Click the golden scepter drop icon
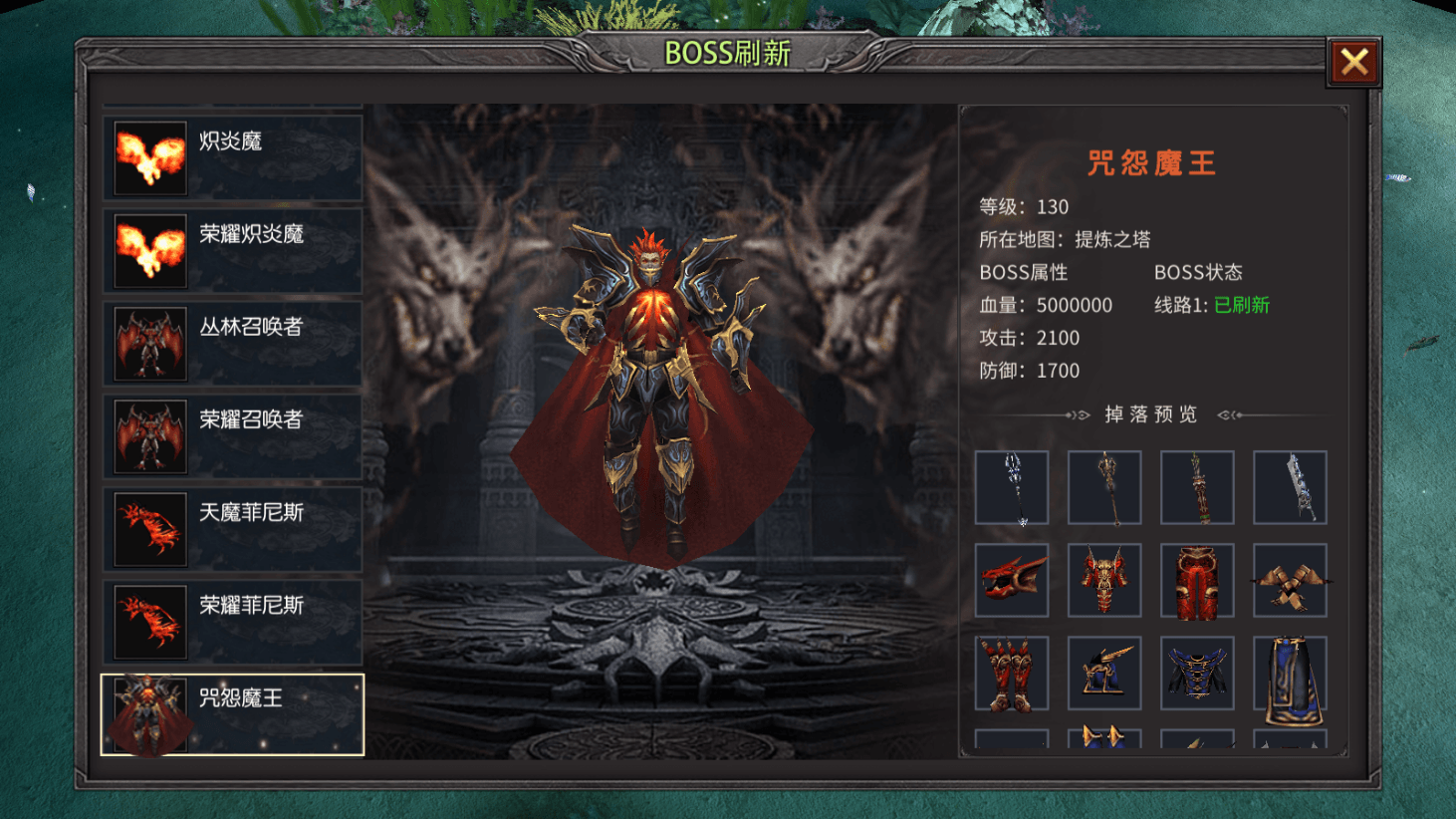The width and height of the screenshot is (1456, 819). pos(1104,488)
